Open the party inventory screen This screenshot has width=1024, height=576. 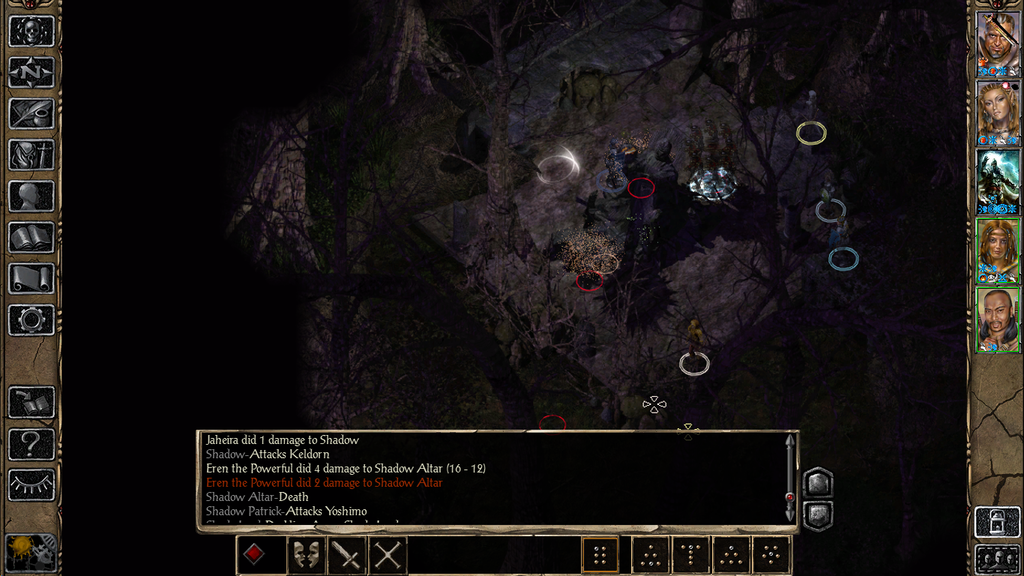[x=31, y=154]
